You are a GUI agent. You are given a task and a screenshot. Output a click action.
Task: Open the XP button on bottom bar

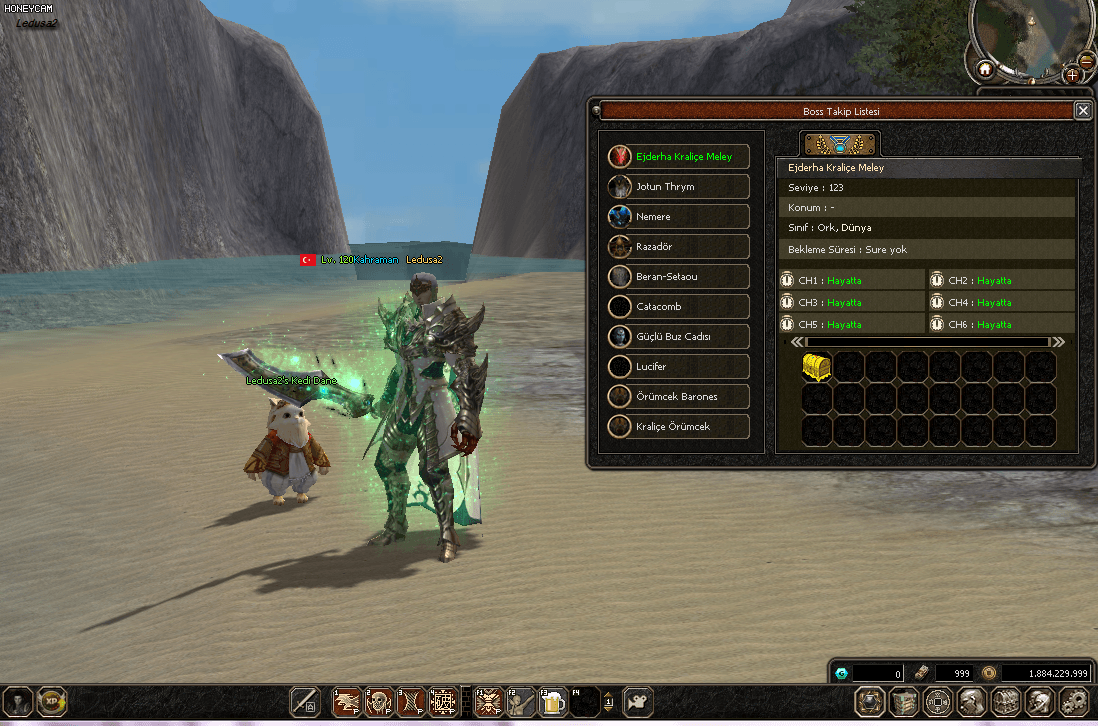click(52, 702)
